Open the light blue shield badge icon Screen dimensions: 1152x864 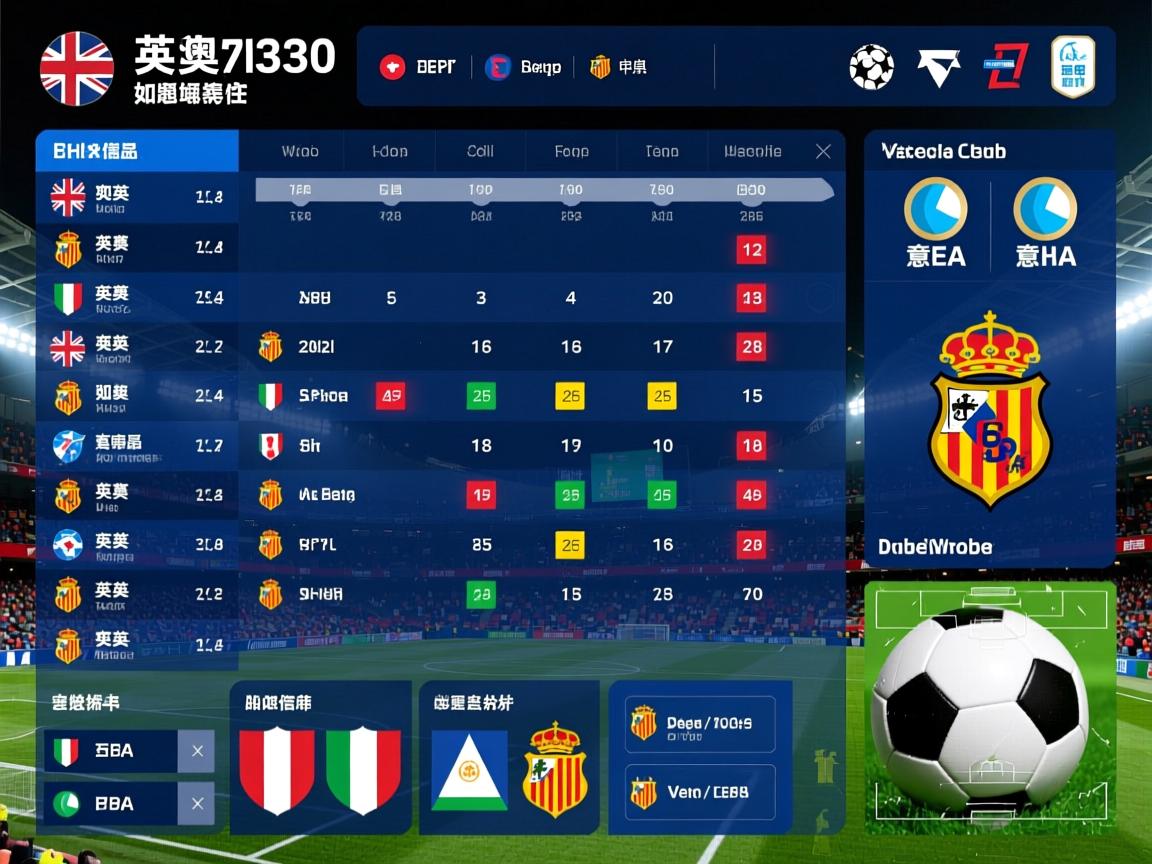click(x=1073, y=67)
